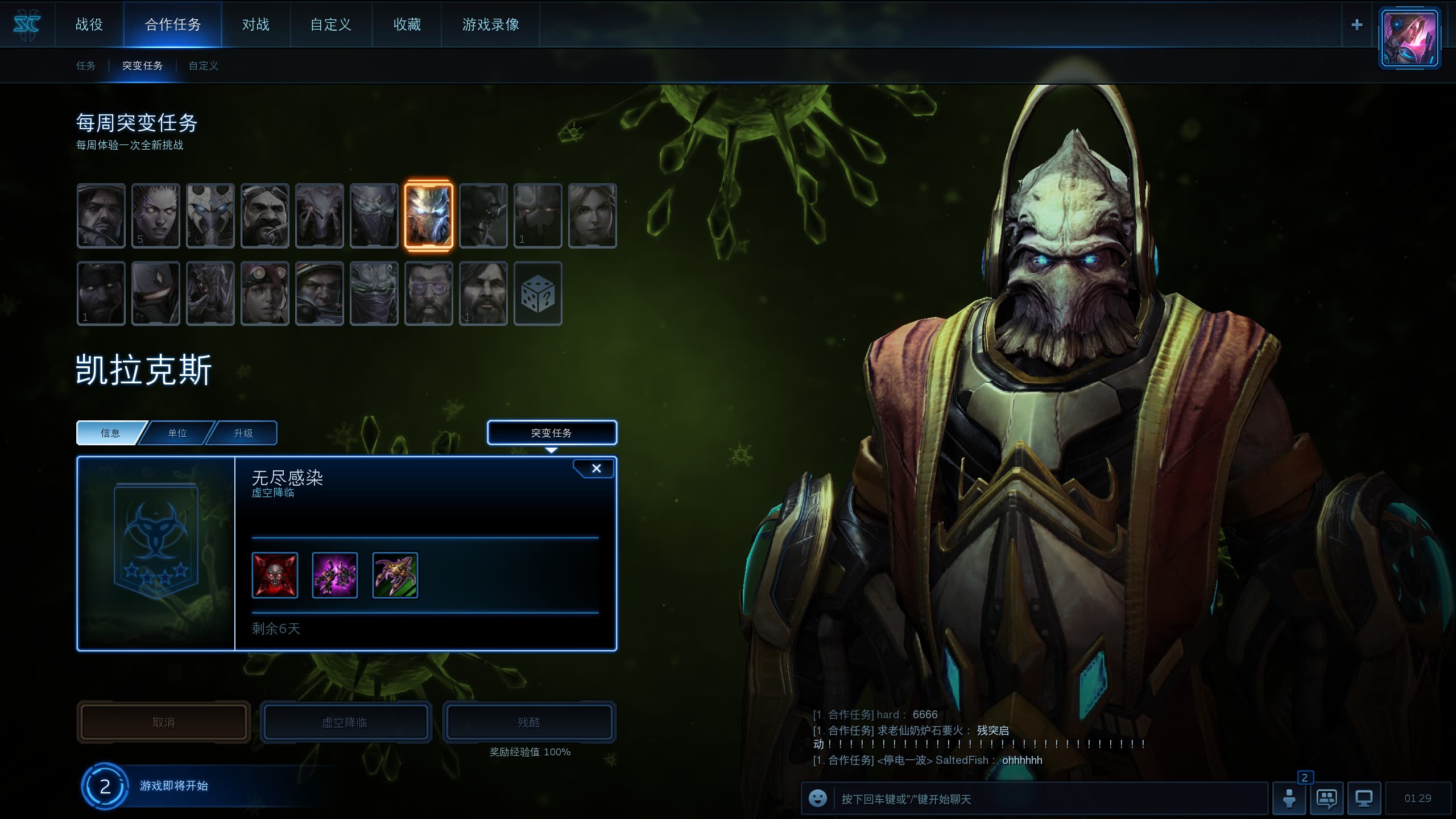
Task: Cancel matchmaking with 取消 button
Action: 164,722
